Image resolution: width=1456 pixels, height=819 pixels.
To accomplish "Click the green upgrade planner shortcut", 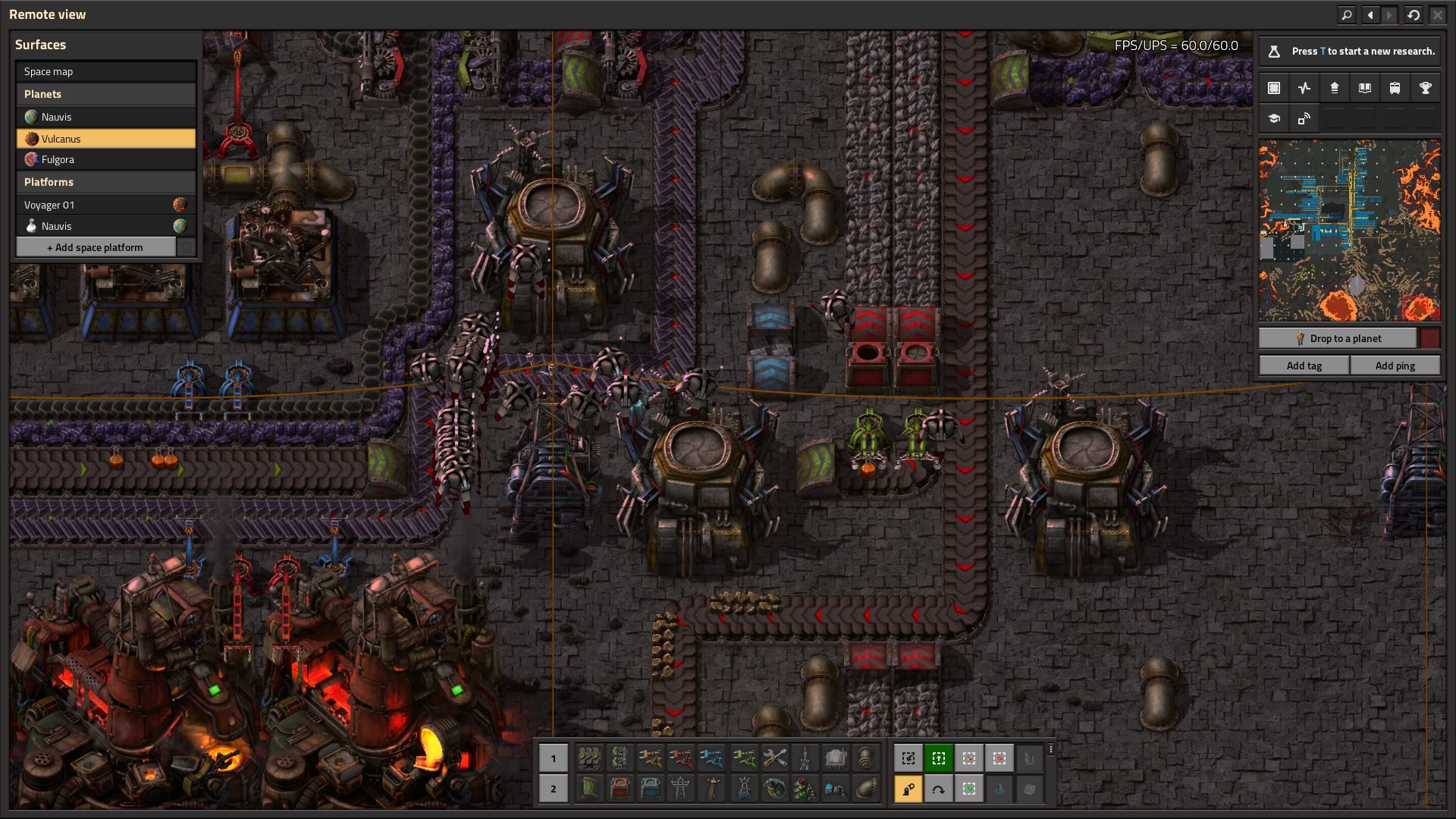I will coord(938,758).
